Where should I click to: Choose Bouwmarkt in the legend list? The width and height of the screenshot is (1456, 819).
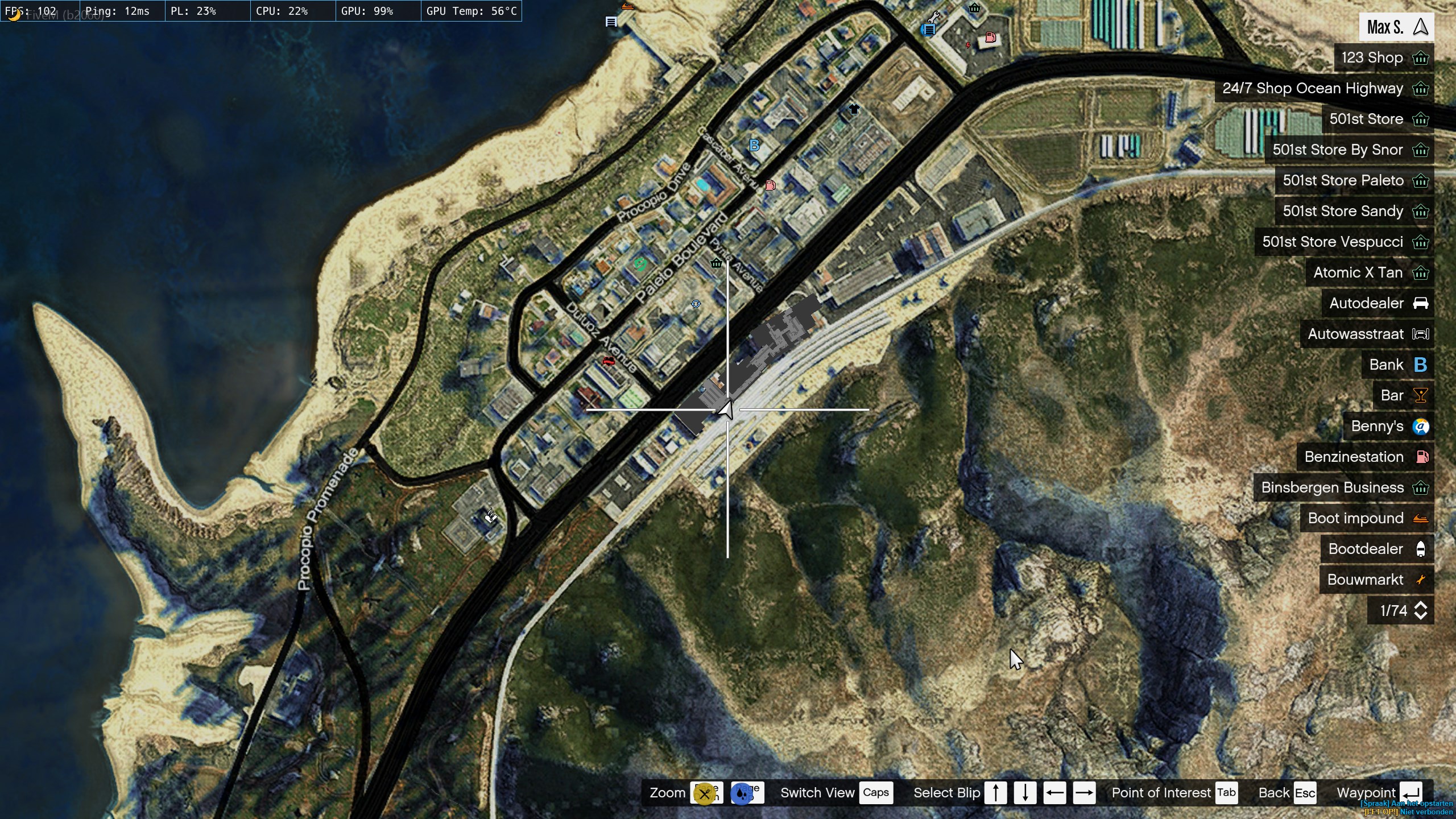coord(1376,580)
